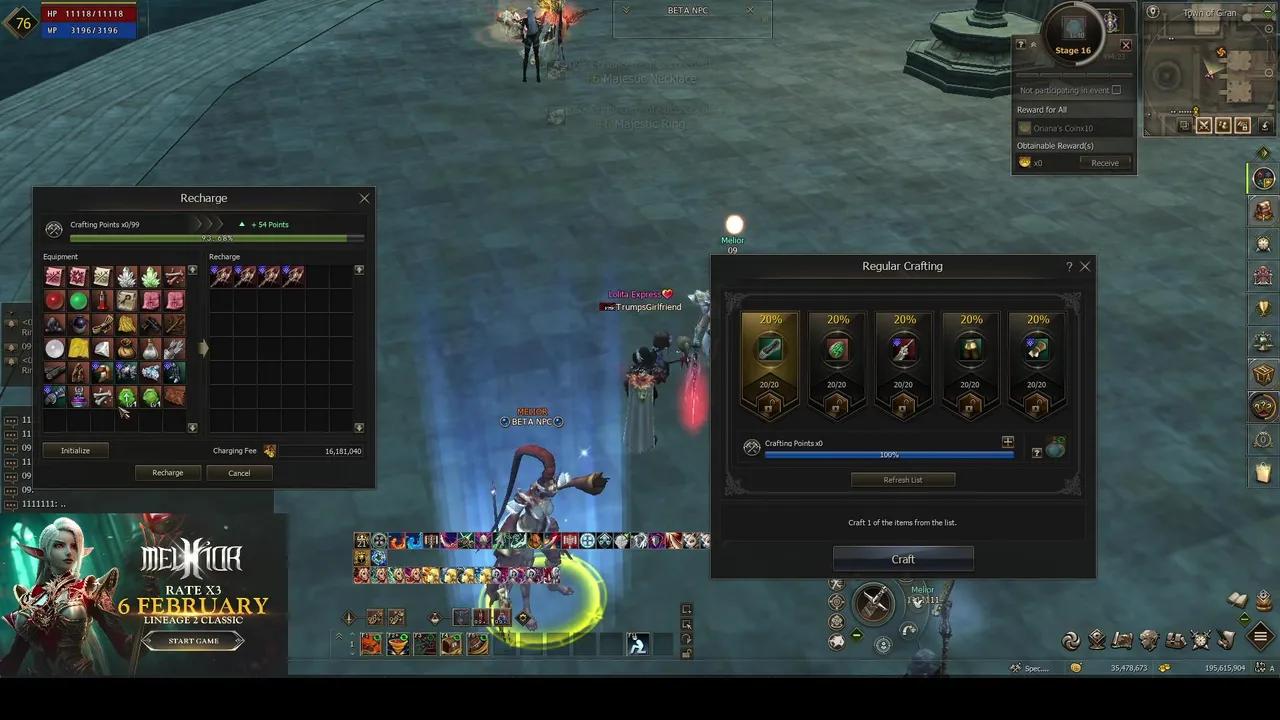The image size is (1280, 720).
Task: Click the Recharge confirm button
Action: pos(167,473)
